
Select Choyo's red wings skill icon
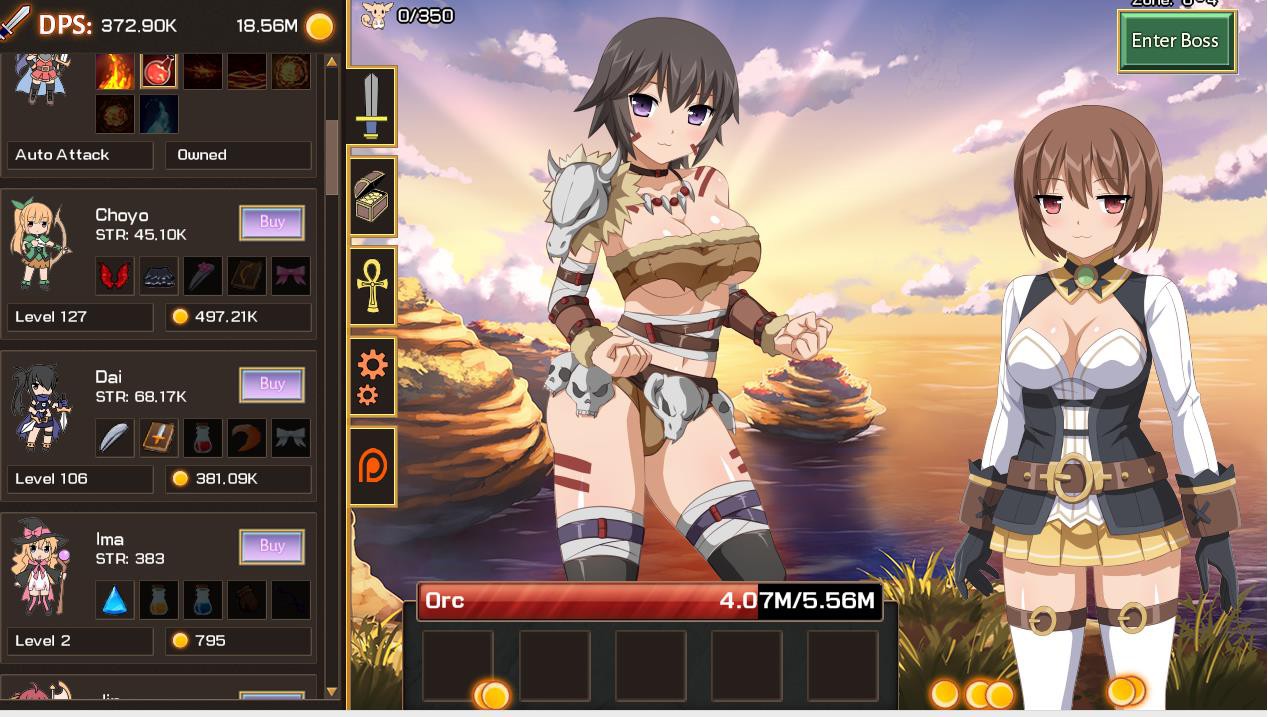click(x=115, y=276)
